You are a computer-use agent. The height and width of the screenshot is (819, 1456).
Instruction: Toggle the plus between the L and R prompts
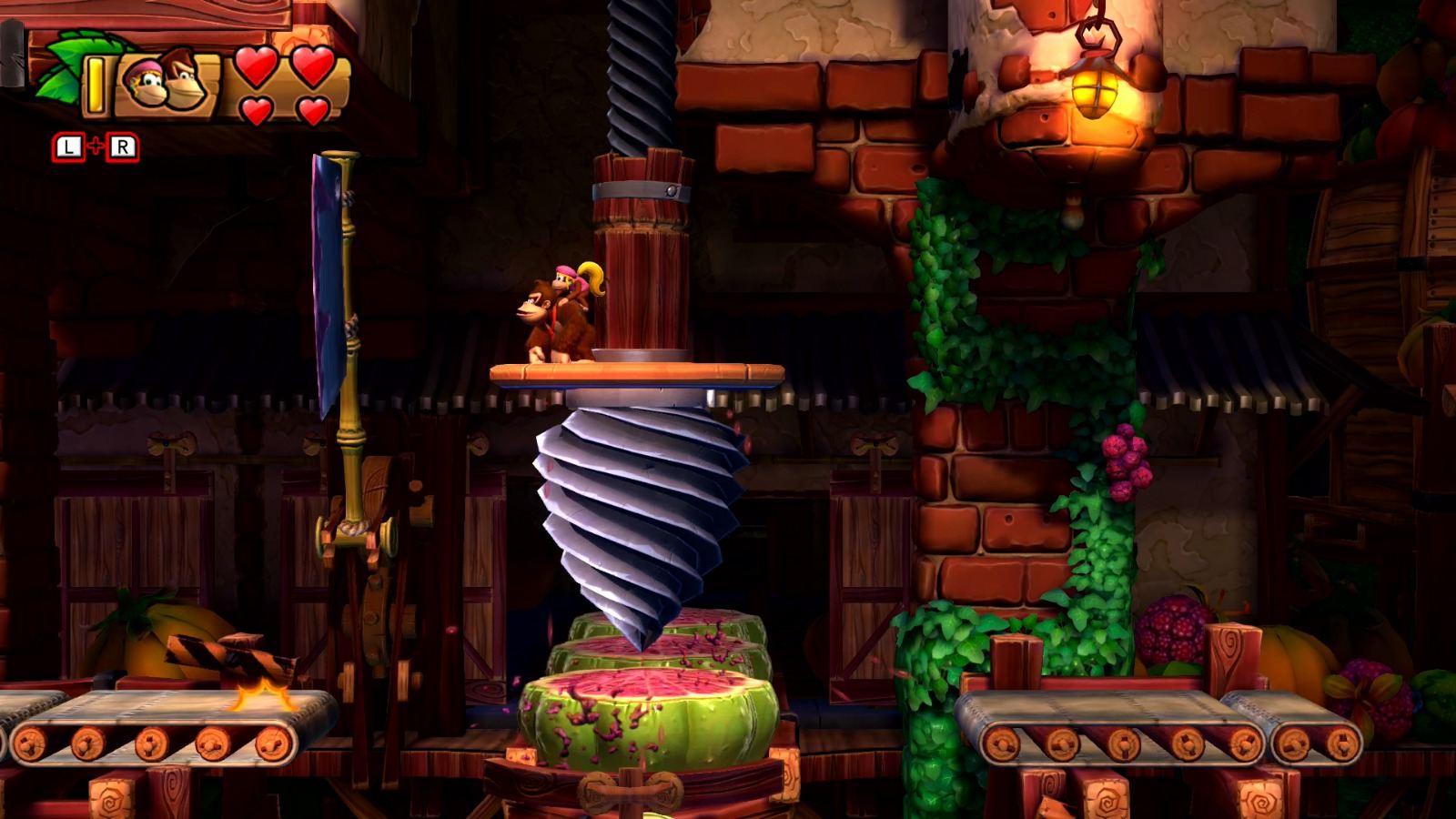coord(97,144)
